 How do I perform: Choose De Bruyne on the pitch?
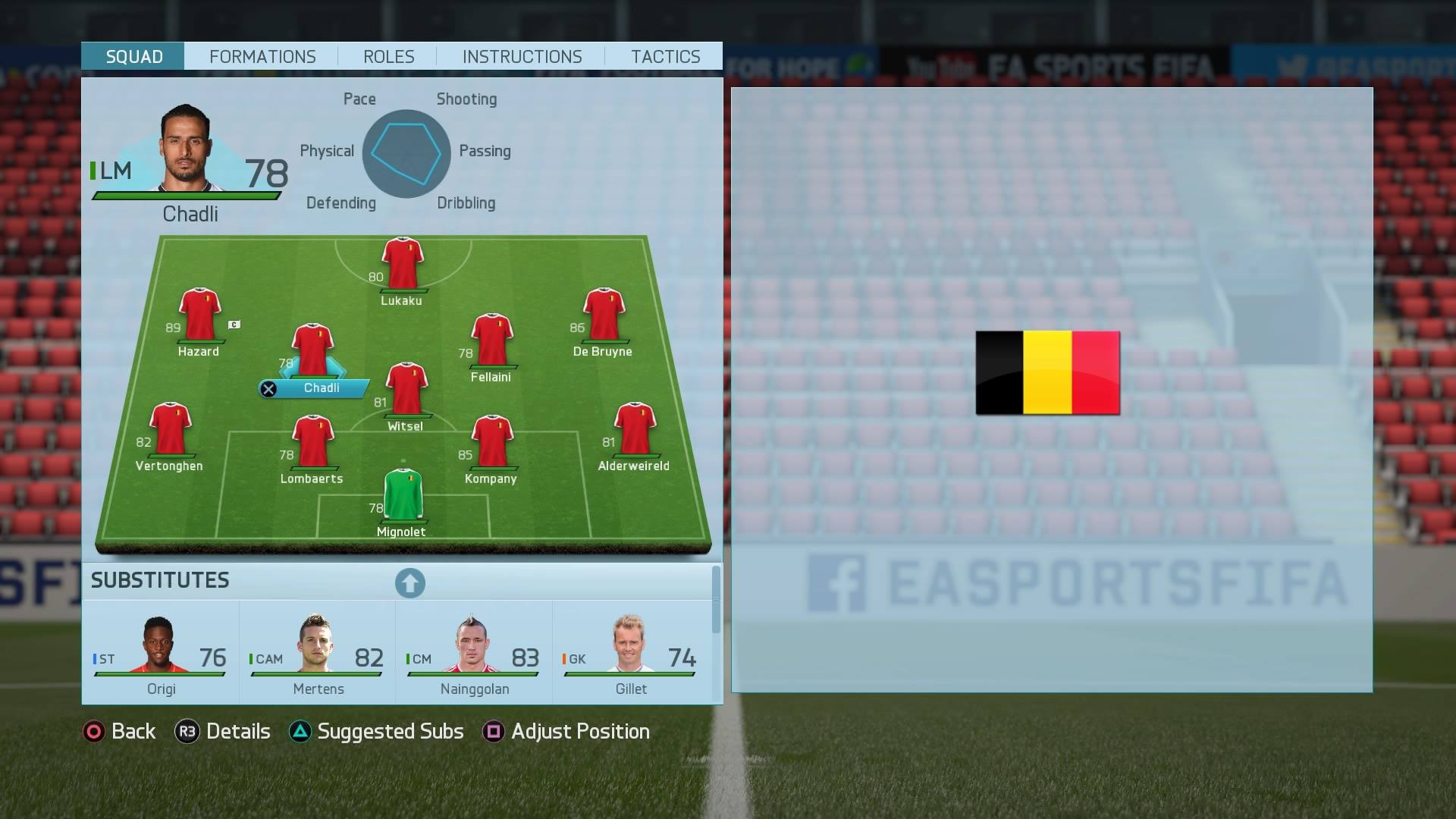[x=604, y=315]
